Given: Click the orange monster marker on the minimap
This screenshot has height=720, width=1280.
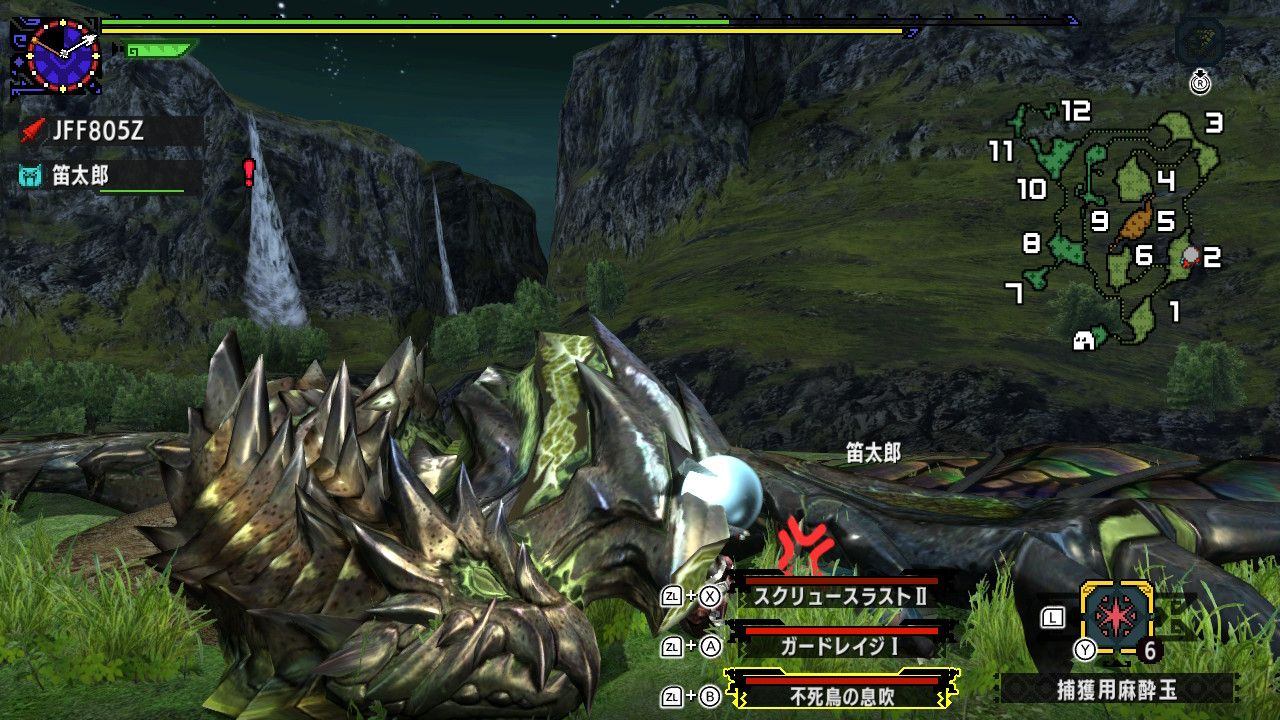Looking at the screenshot, I should (1134, 222).
